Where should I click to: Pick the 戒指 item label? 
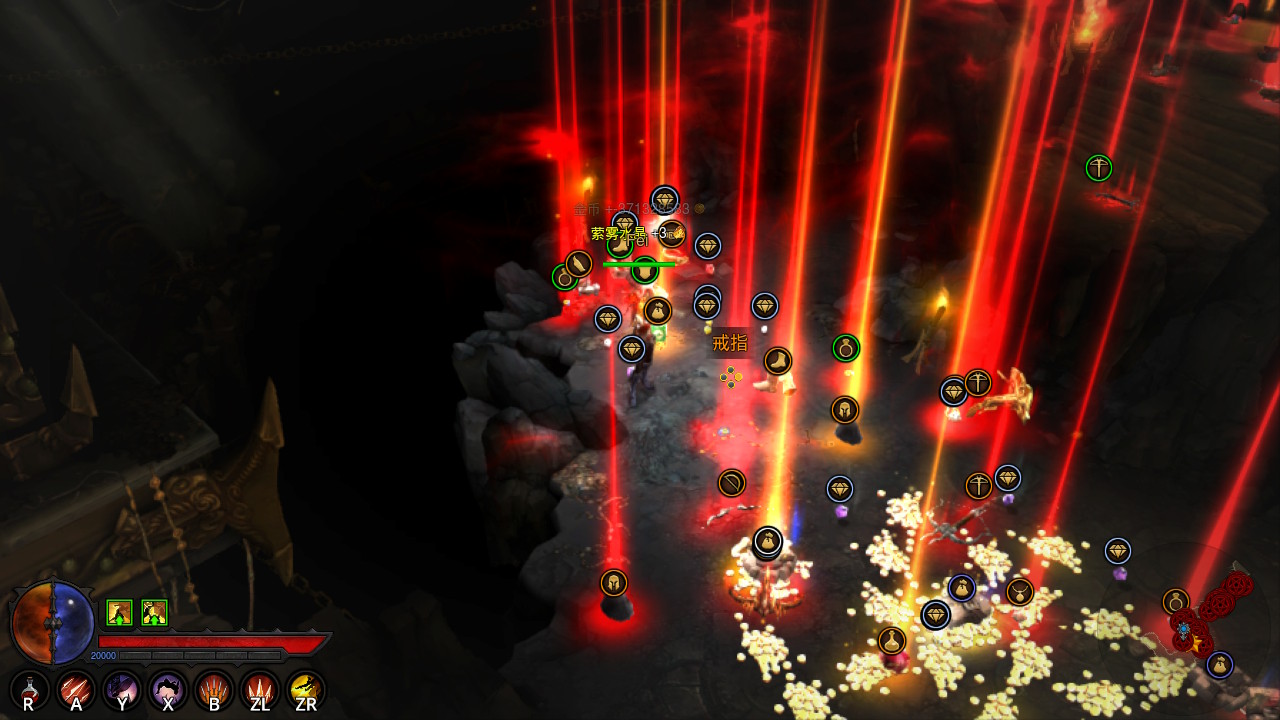[730, 344]
